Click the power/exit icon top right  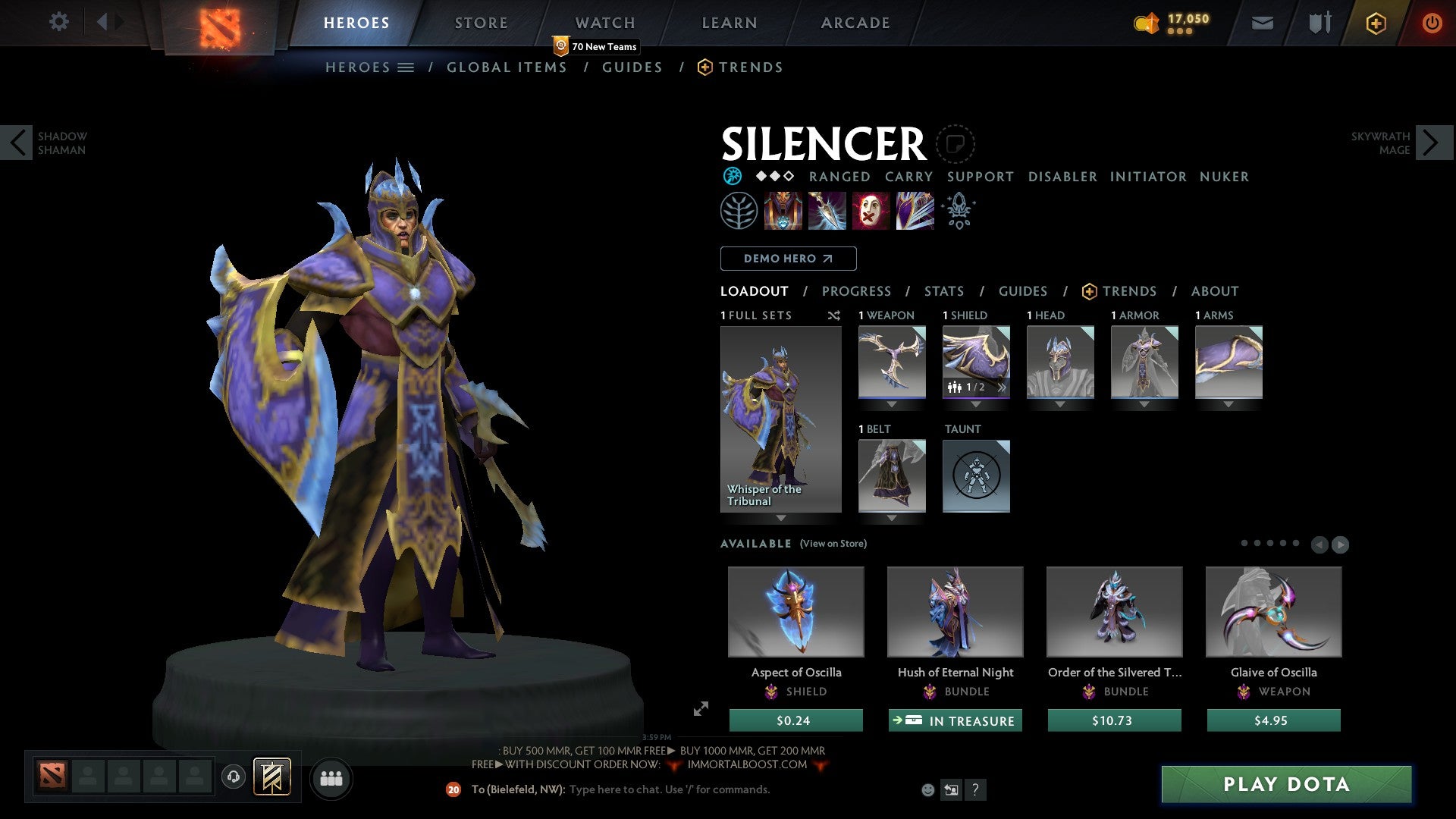click(x=1432, y=23)
